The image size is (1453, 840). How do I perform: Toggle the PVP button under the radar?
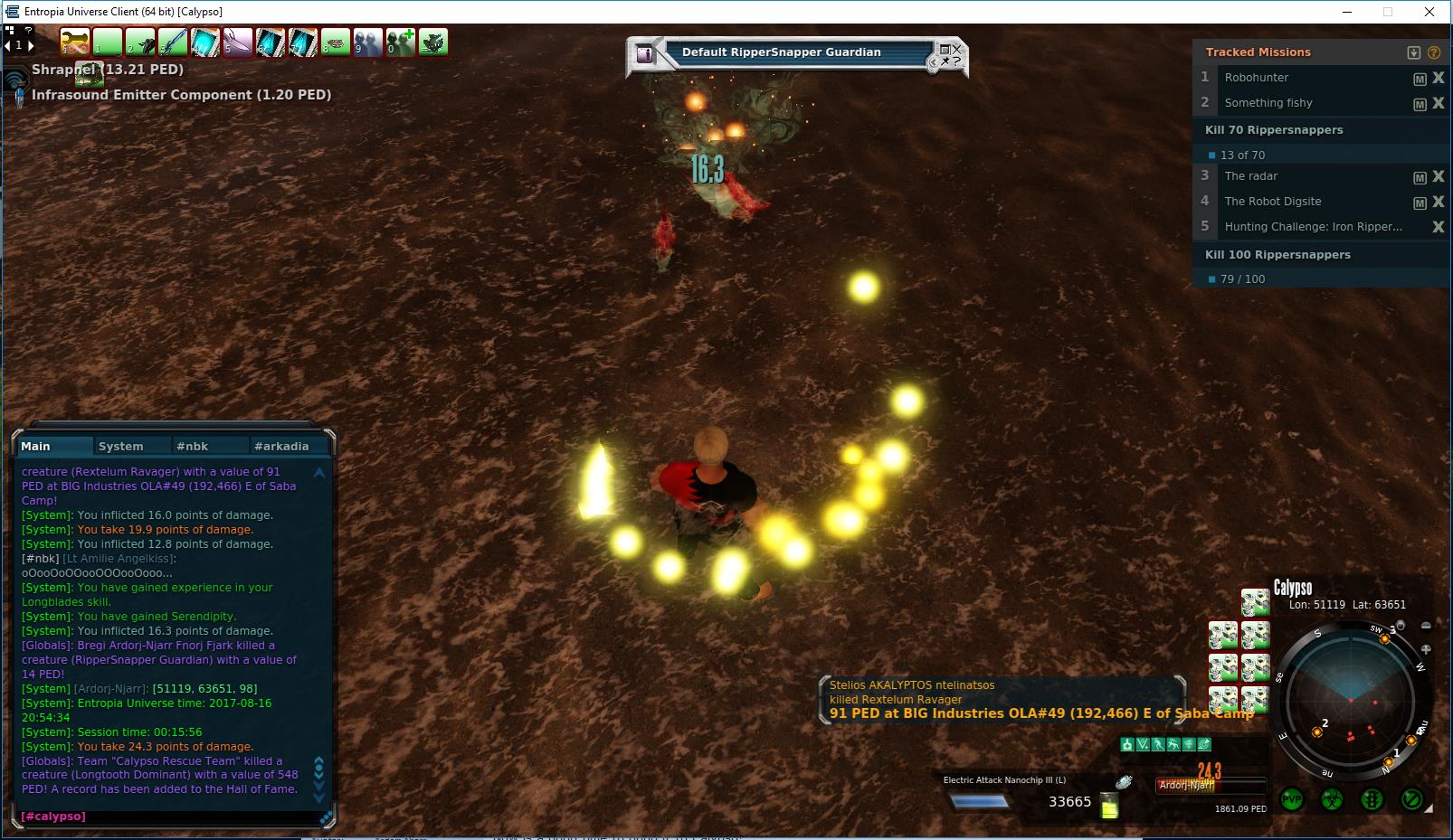point(1292,799)
